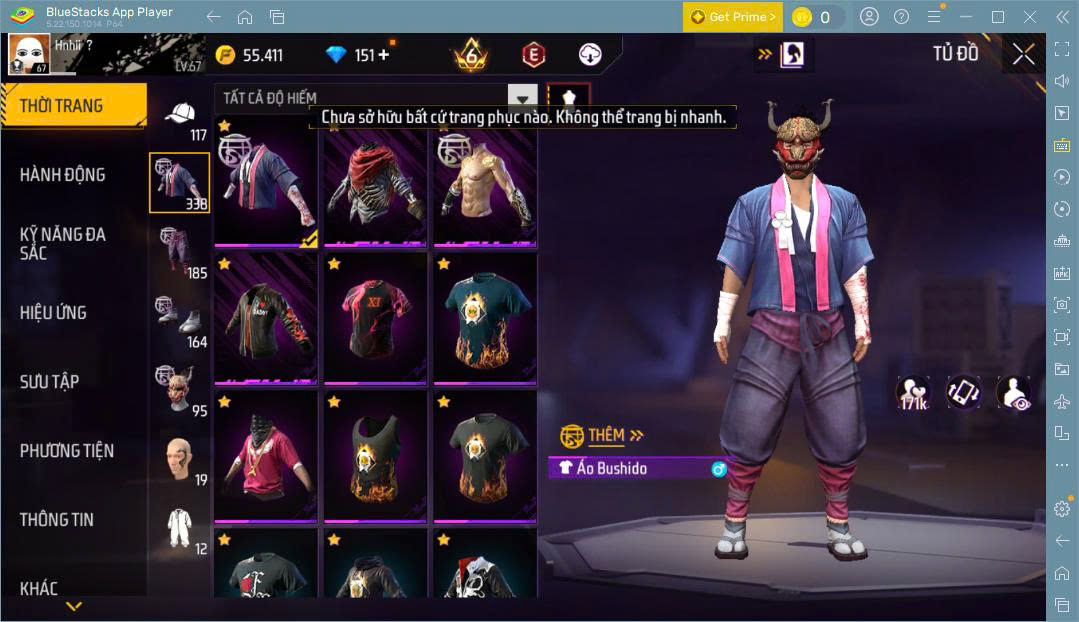Choose the mask subcategory icon
The image size is (1079, 622).
178,389
